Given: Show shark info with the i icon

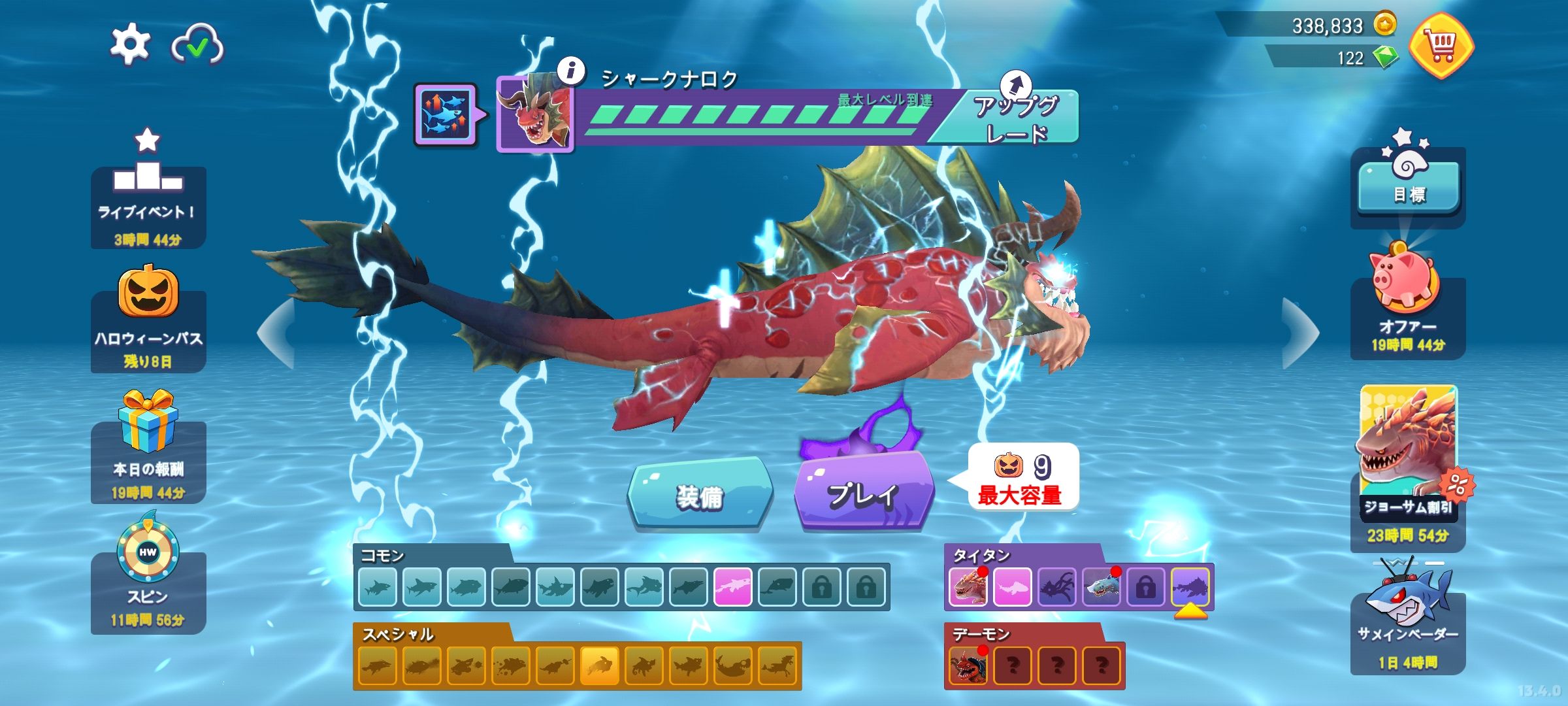Looking at the screenshot, I should click(x=572, y=70).
